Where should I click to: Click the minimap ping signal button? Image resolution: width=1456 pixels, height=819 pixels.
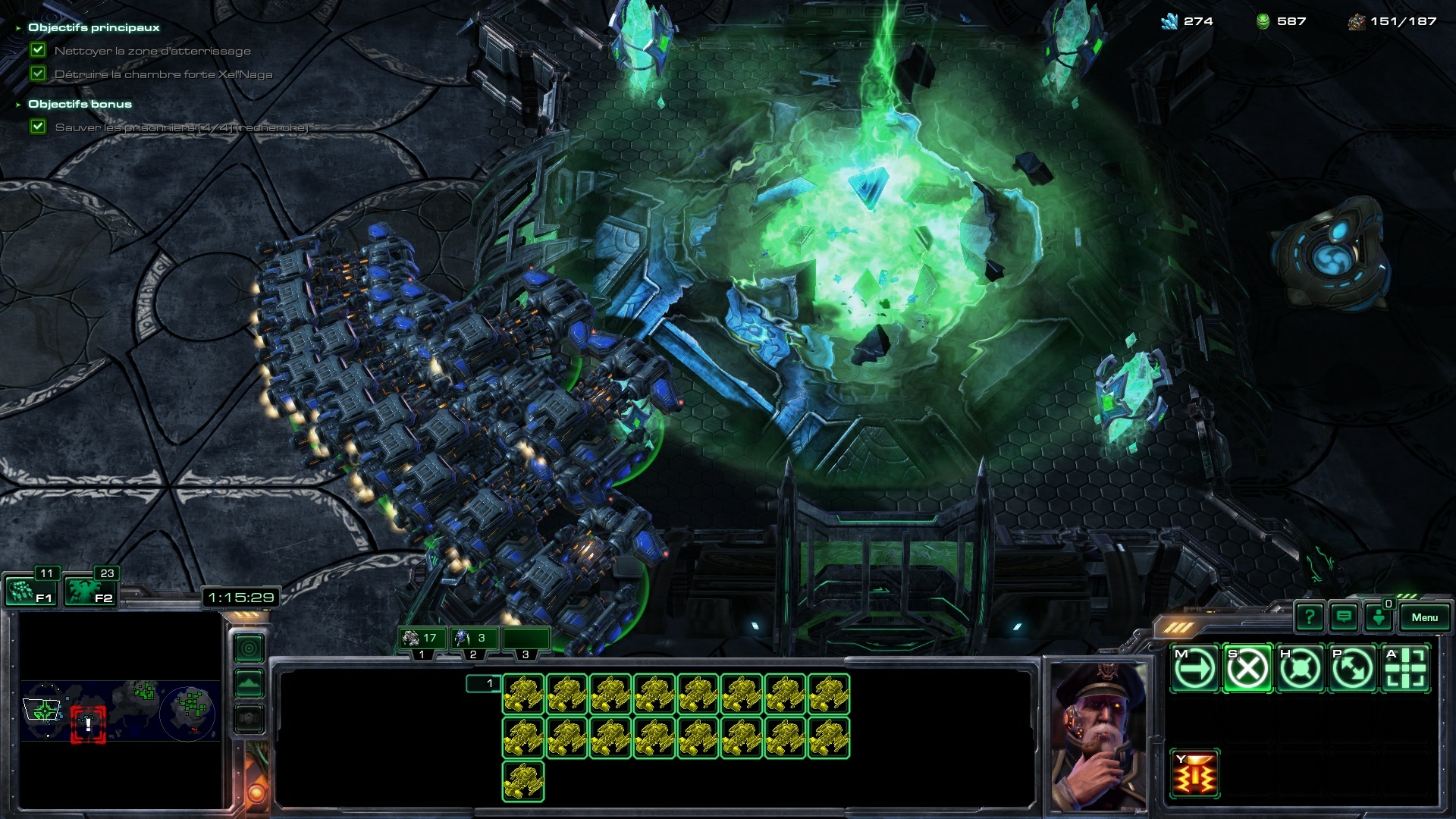pos(249,648)
